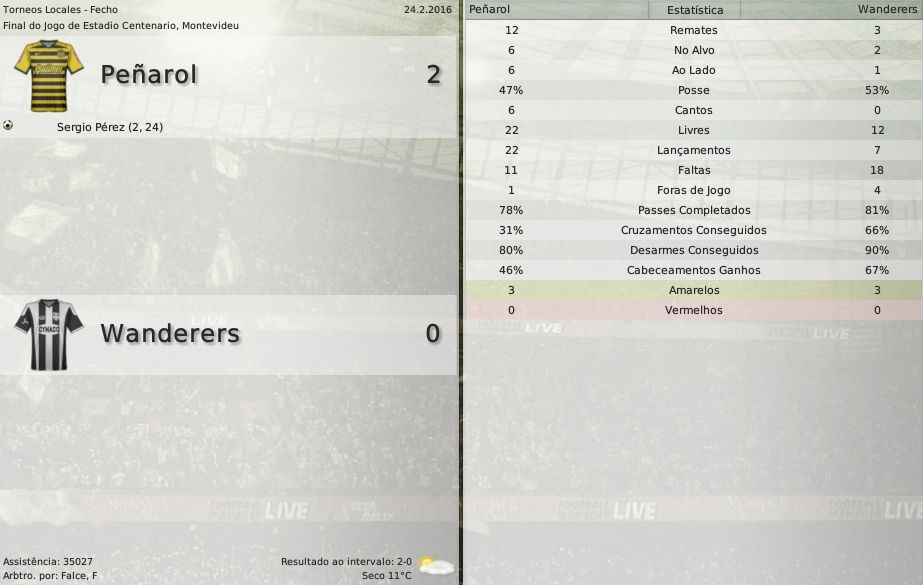Select the Remates statistics row

(694, 30)
